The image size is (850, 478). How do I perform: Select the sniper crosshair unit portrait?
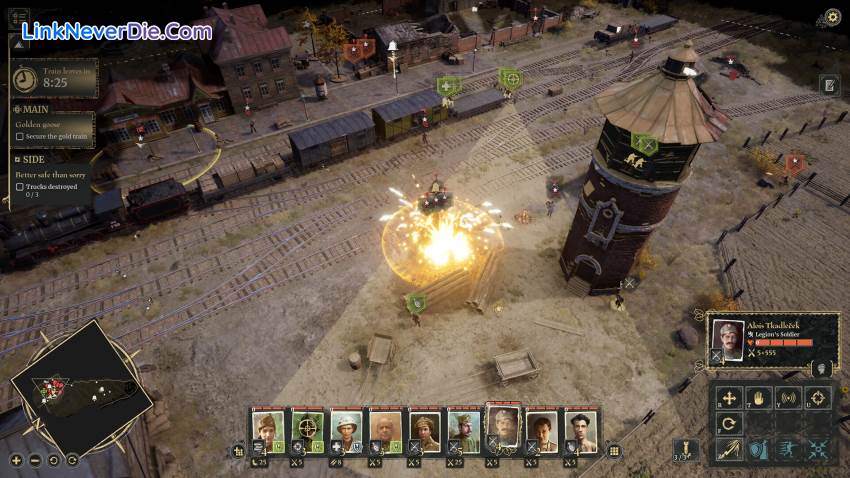coord(307,430)
